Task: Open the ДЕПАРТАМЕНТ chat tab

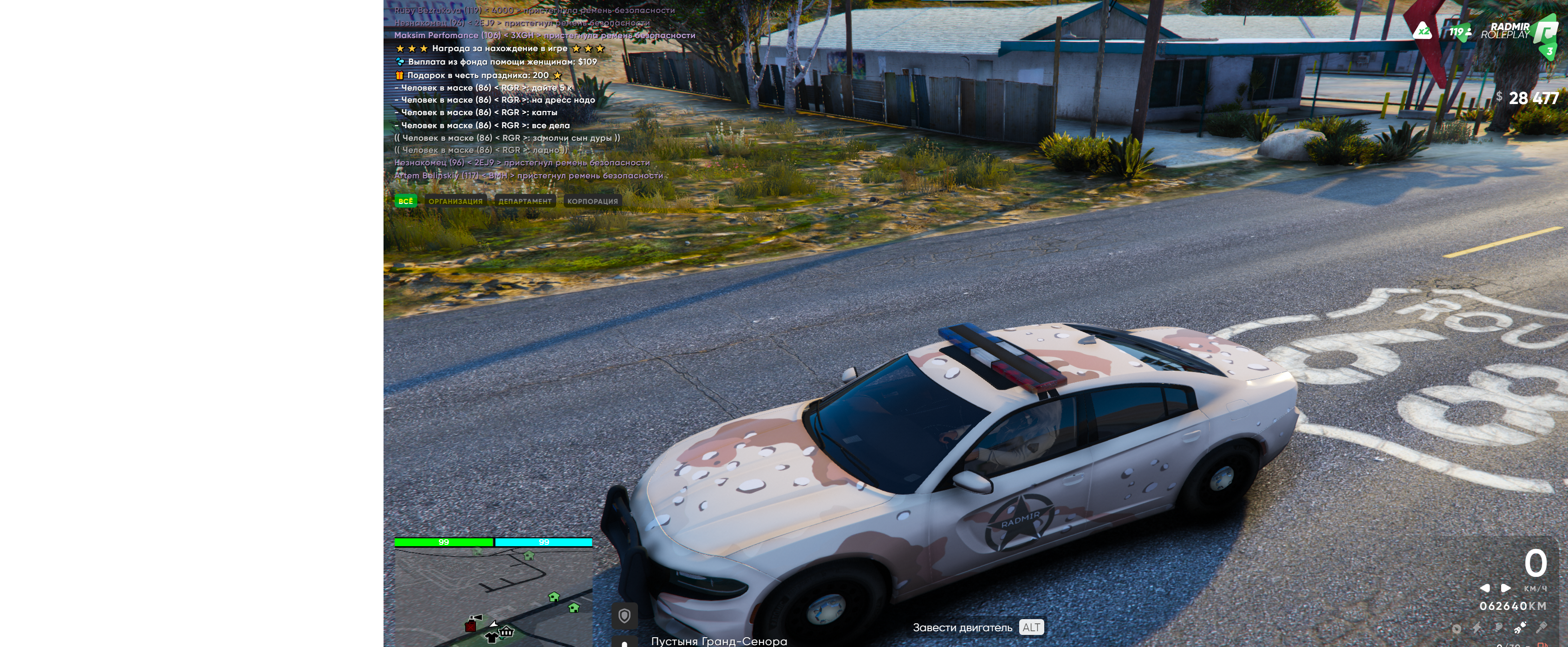Action: pos(524,201)
